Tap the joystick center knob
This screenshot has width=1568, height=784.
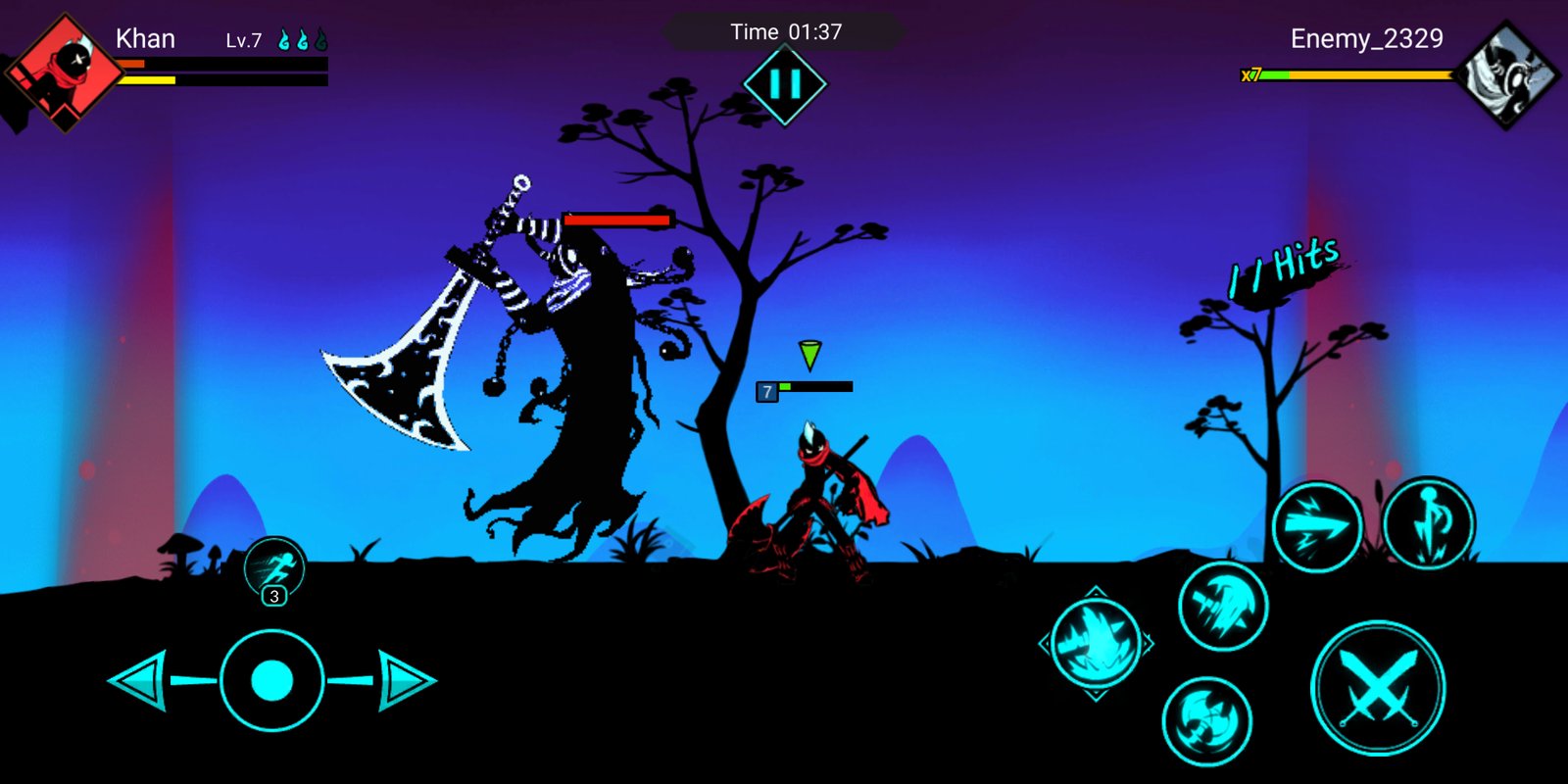click(x=272, y=680)
